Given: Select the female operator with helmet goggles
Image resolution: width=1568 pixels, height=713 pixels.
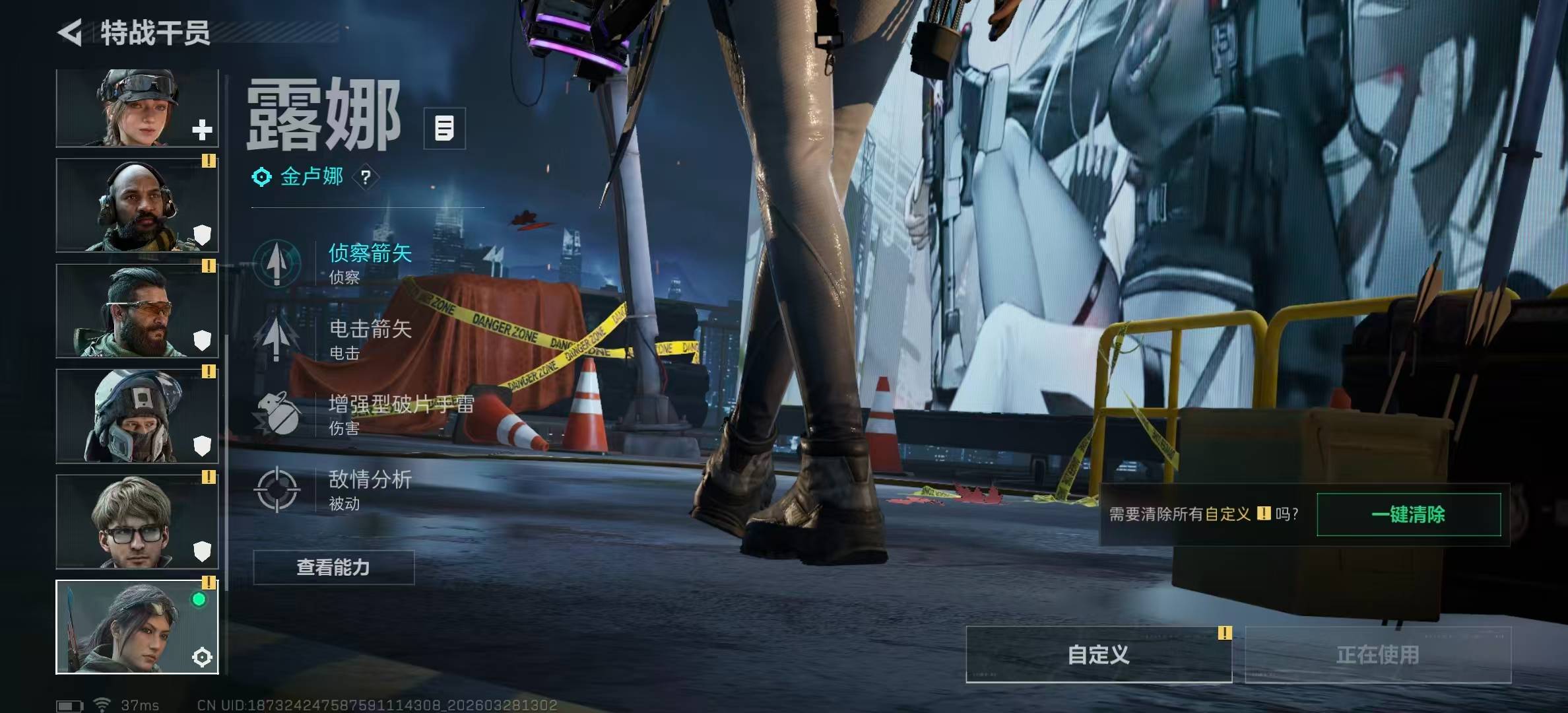Looking at the screenshot, I should [137, 108].
